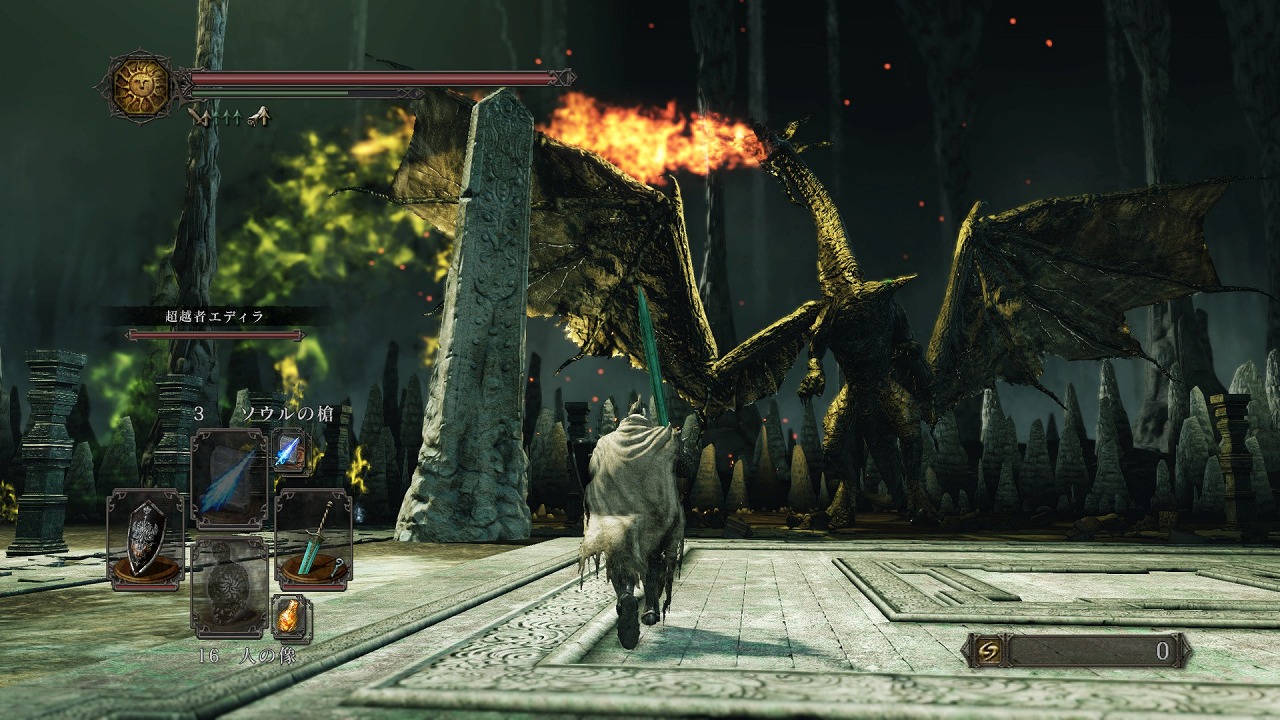
Task: Click the golden sun covenant emblem
Action: [x=141, y=87]
